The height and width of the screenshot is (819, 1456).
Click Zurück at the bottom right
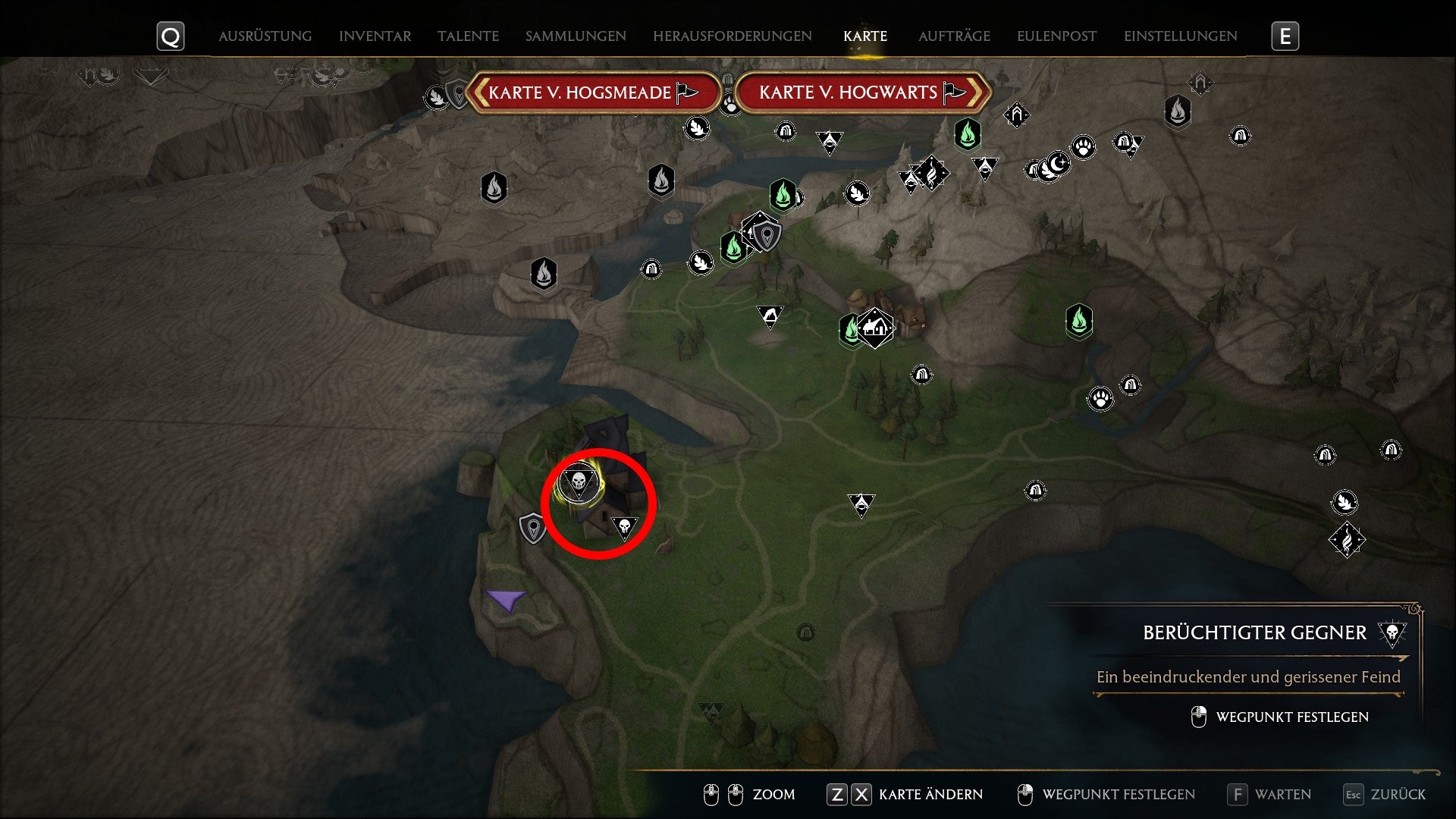tap(1398, 794)
